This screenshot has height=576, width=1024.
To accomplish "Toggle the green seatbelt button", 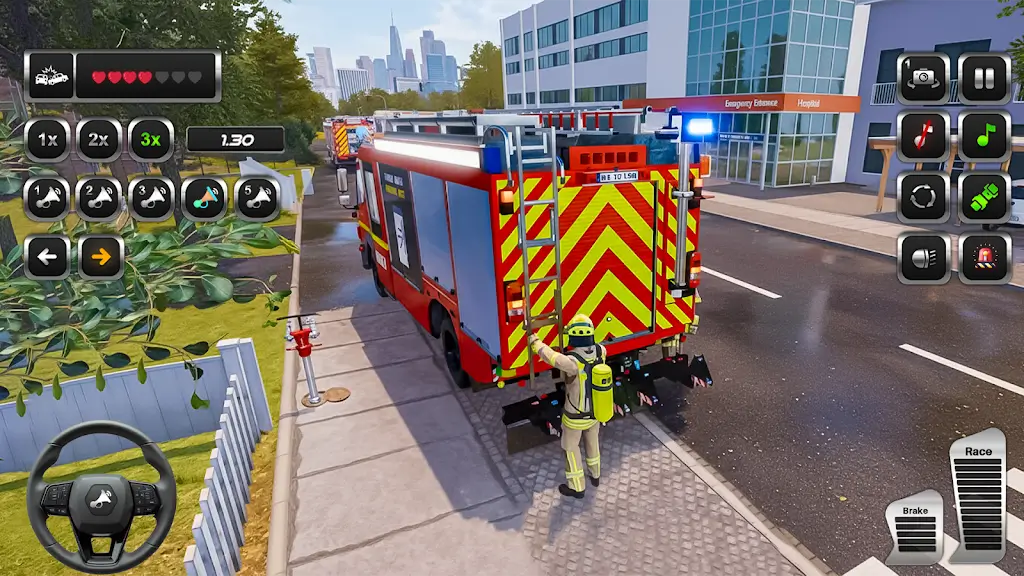I will [x=984, y=197].
